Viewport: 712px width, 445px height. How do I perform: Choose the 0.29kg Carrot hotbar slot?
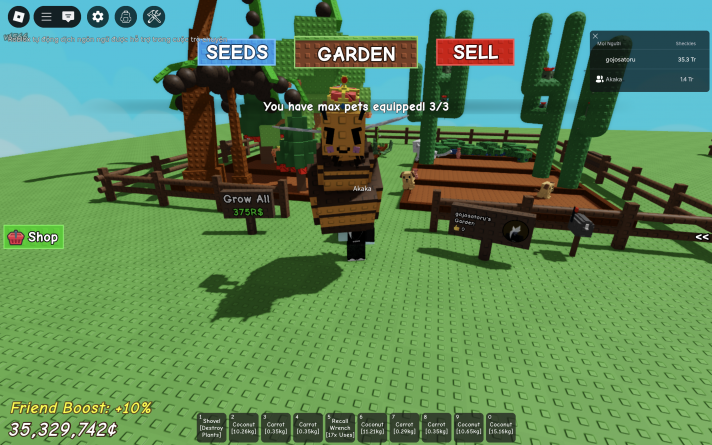(x=404, y=427)
